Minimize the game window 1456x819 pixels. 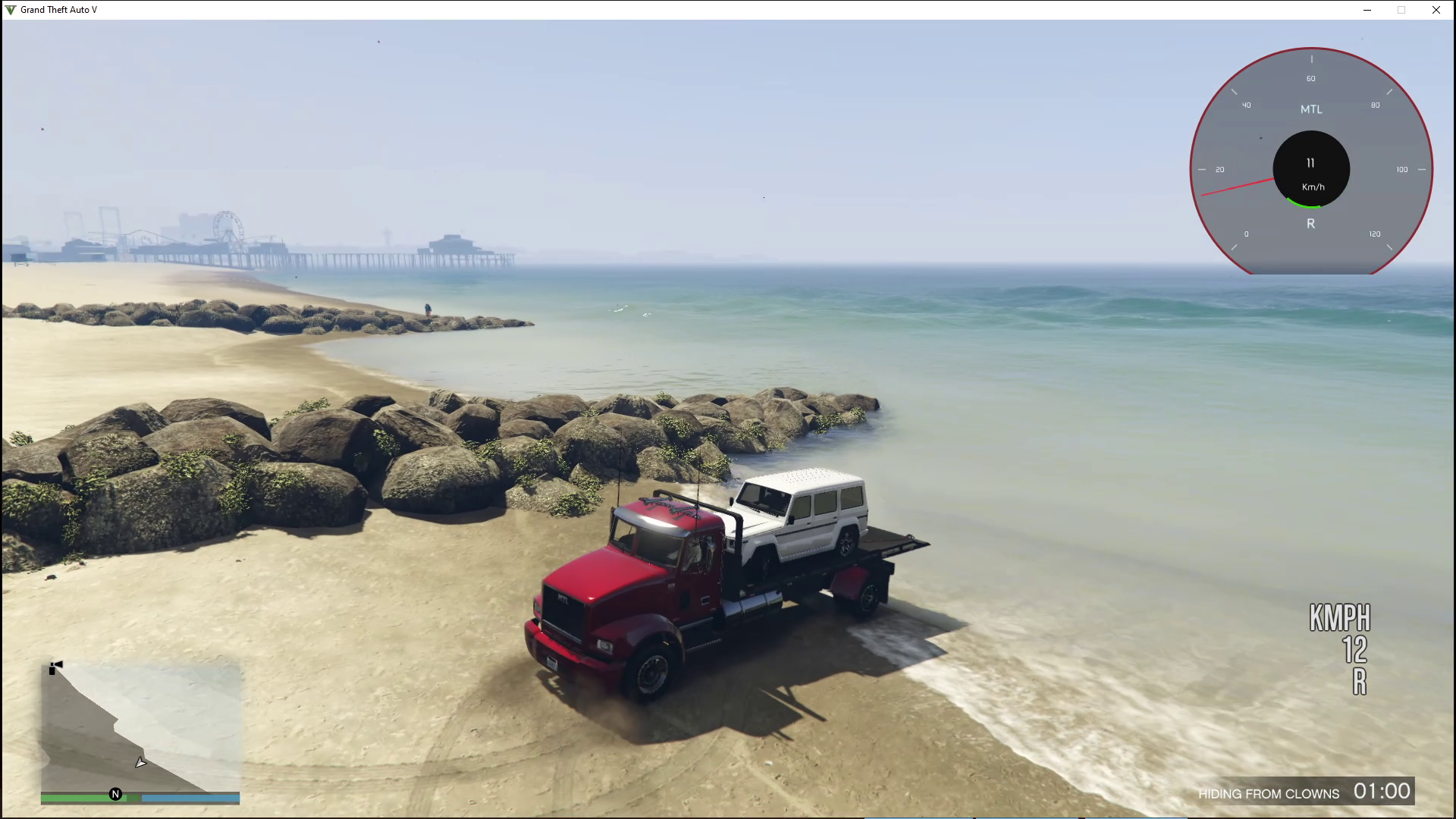point(1367,10)
